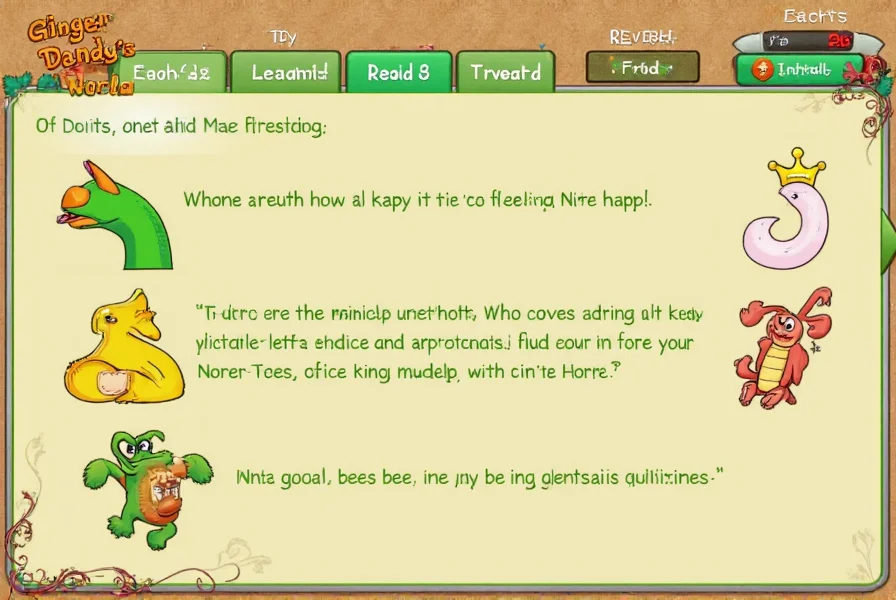The image size is (896, 600).
Task: Switch to the Trveatd tab
Action: [x=506, y=73]
